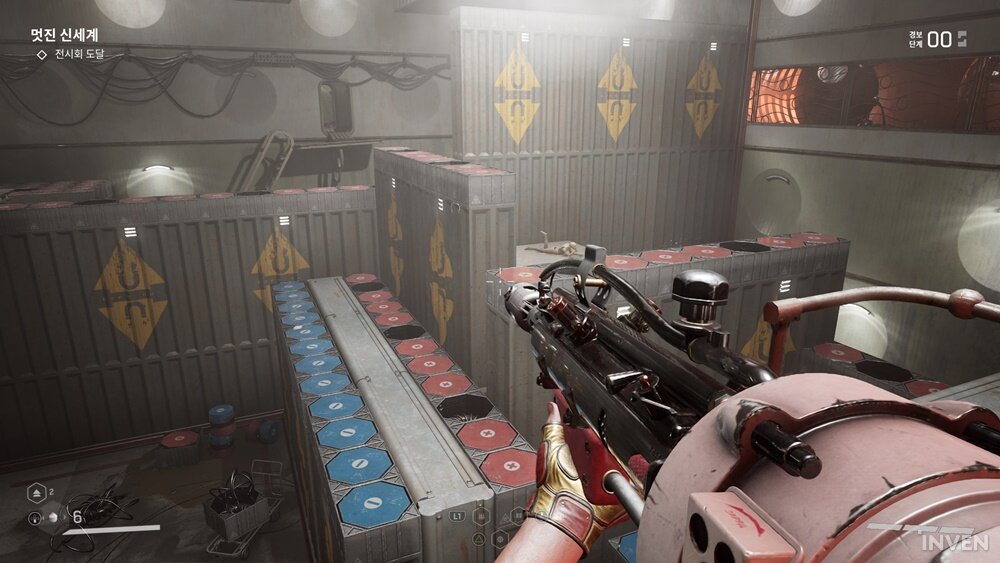Click the small round icon left of ammo selector
The width and height of the screenshot is (1000, 563).
tap(35, 518)
